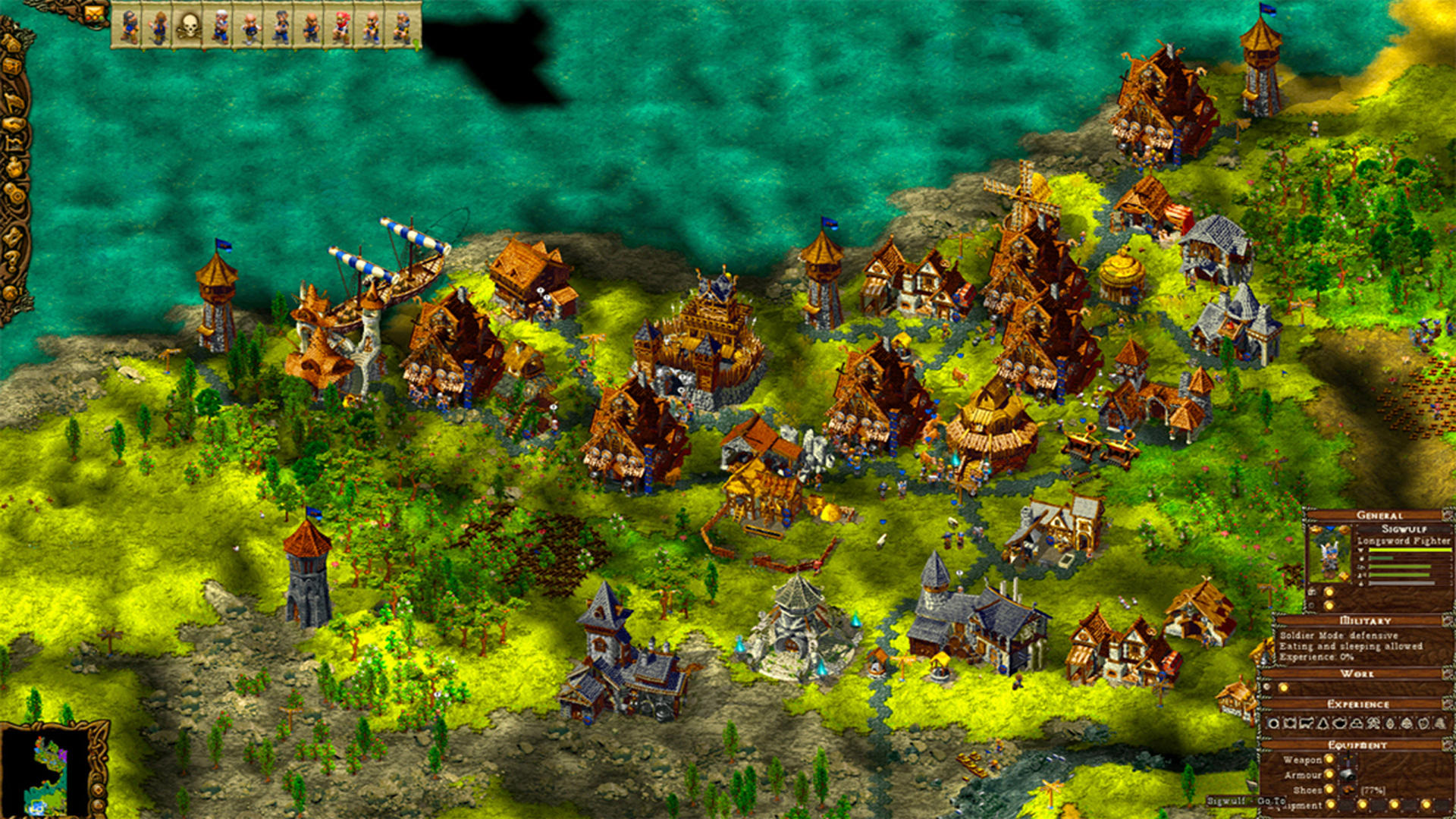Click the question mark help icon on sidebar

(13, 260)
